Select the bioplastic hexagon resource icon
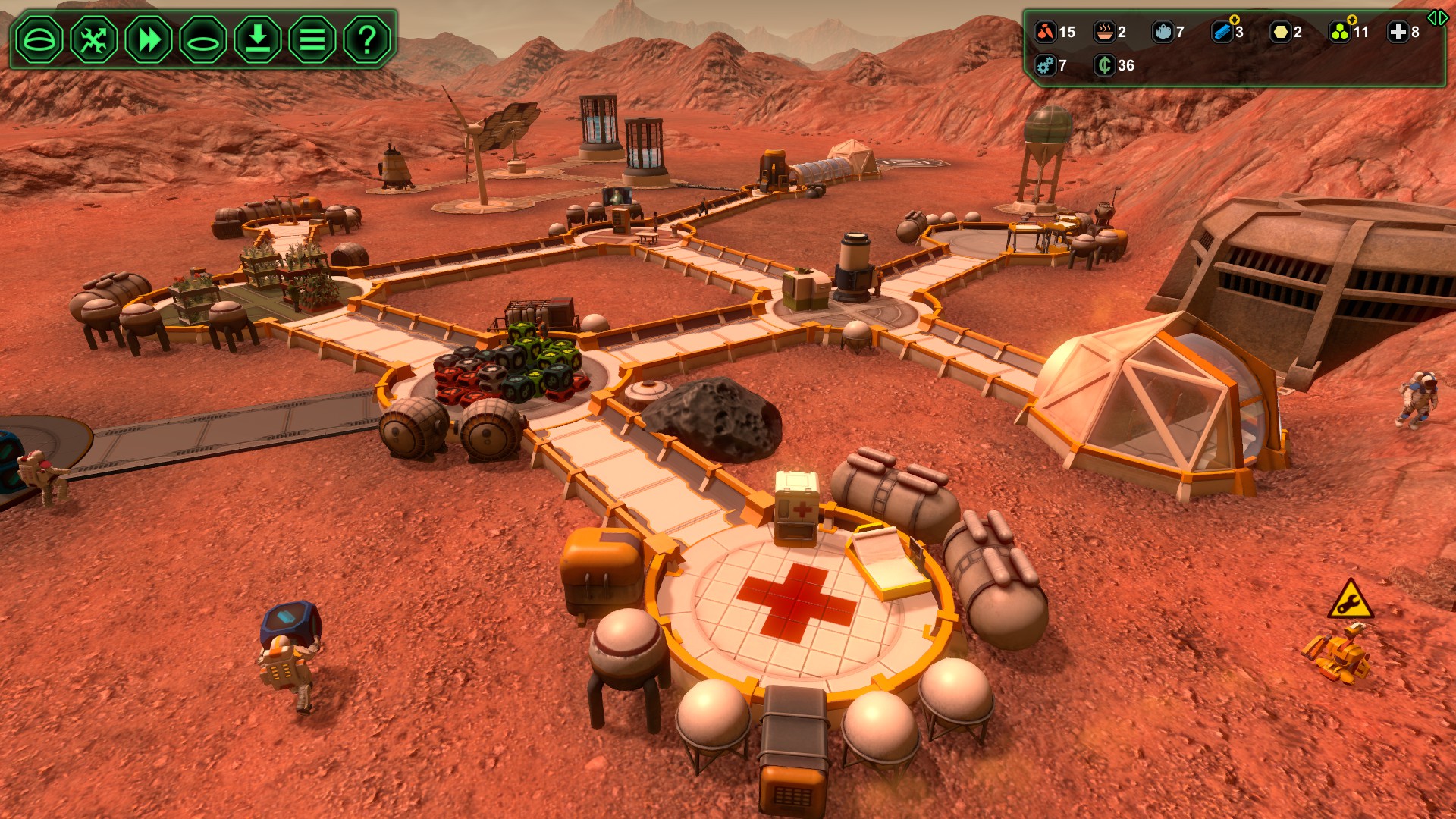The height and width of the screenshot is (819, 1456). [1282, 33]
